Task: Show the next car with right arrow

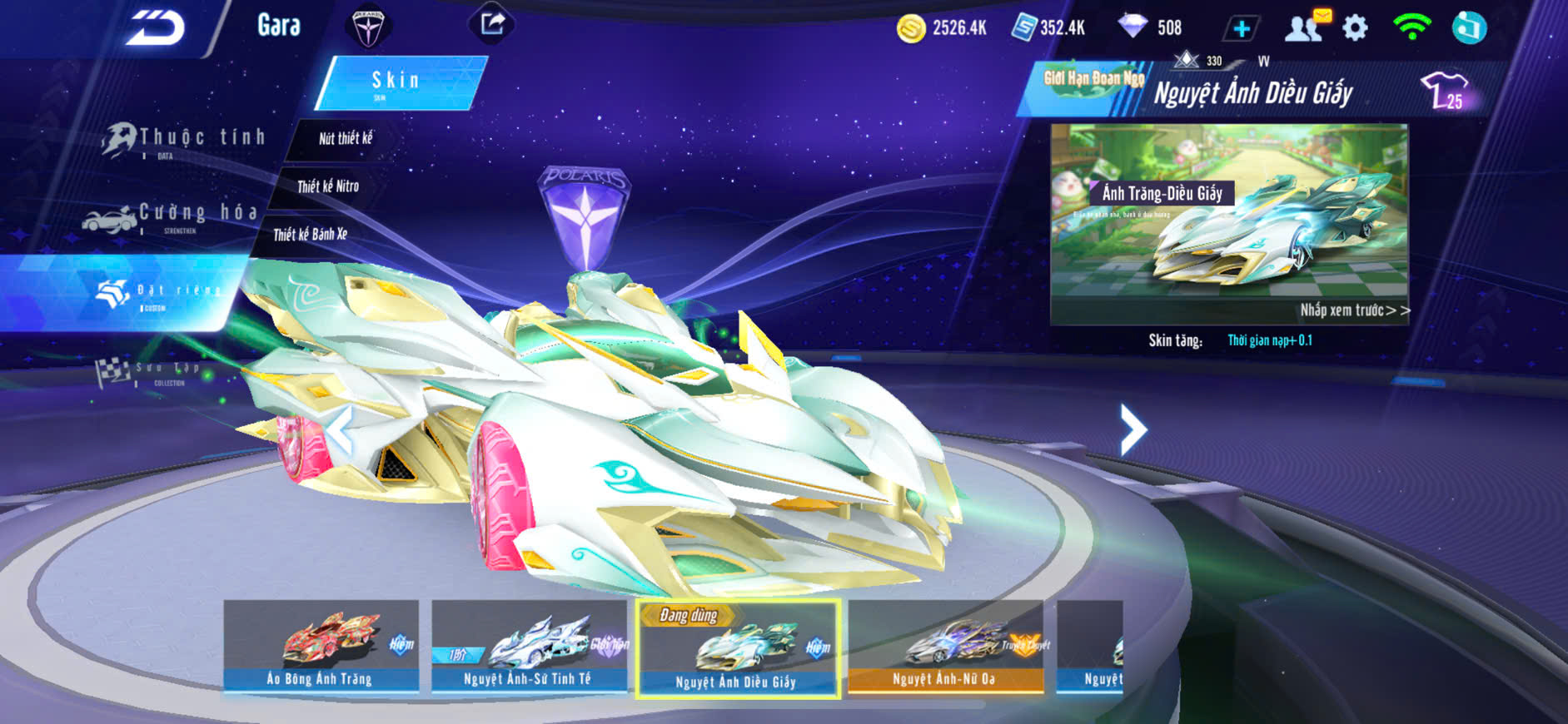Action: coord(1132,429)
